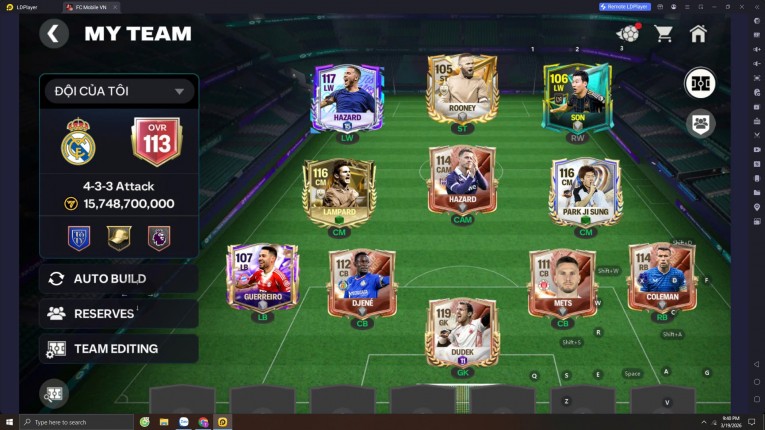Select the Son RW player card
This screenshot has width=765, height=430.
click(576, 97)
